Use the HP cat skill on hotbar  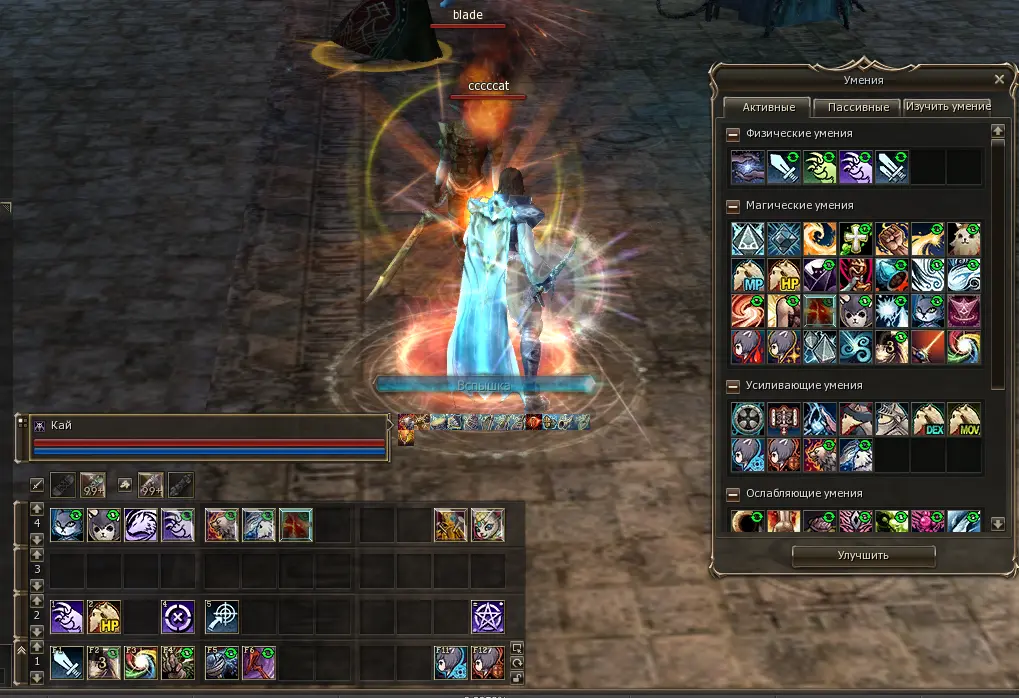click(104, 617)
